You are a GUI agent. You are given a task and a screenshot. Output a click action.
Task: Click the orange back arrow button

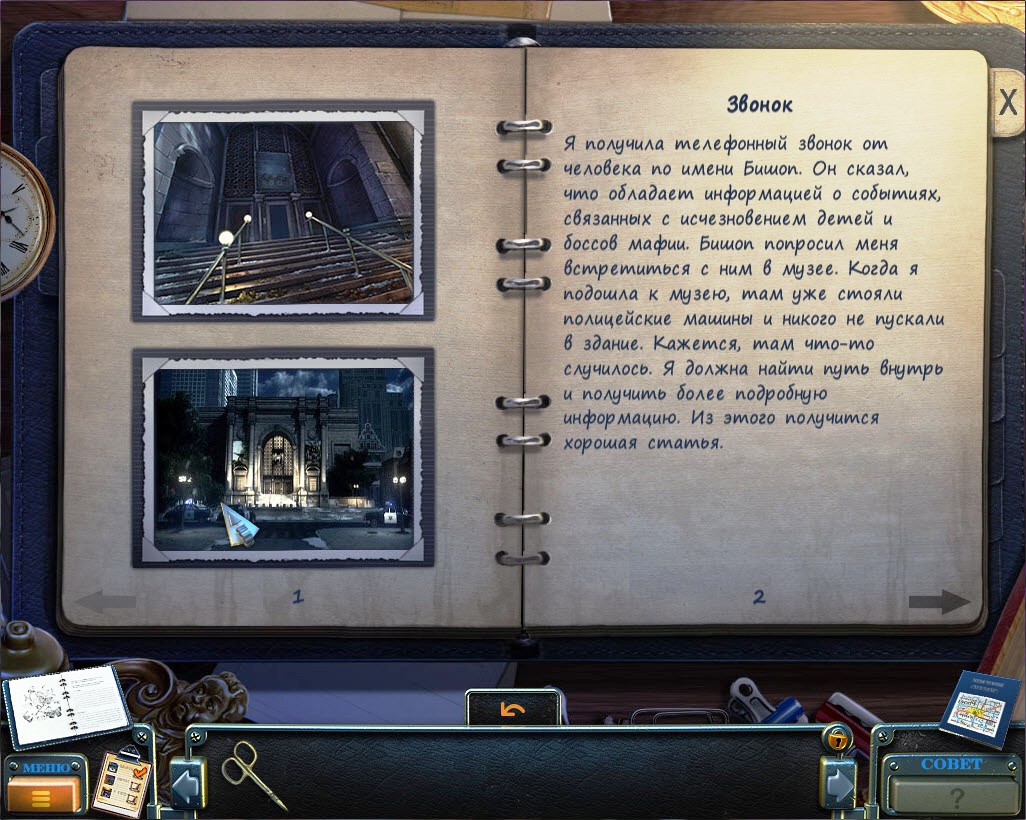[513, 709]
